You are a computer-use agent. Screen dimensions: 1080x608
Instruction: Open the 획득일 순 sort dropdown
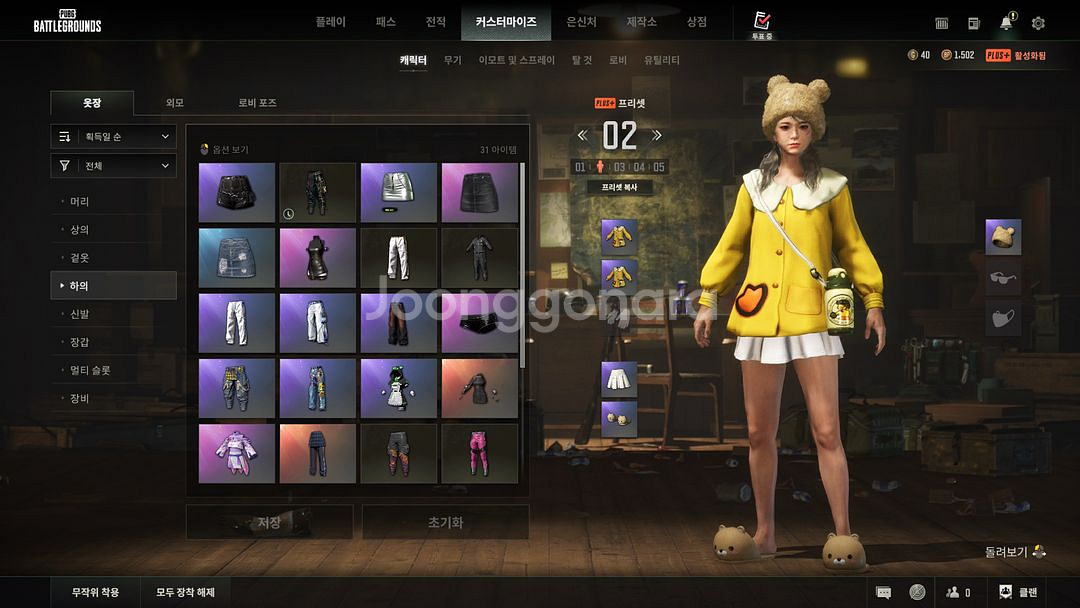coord(114,137)
